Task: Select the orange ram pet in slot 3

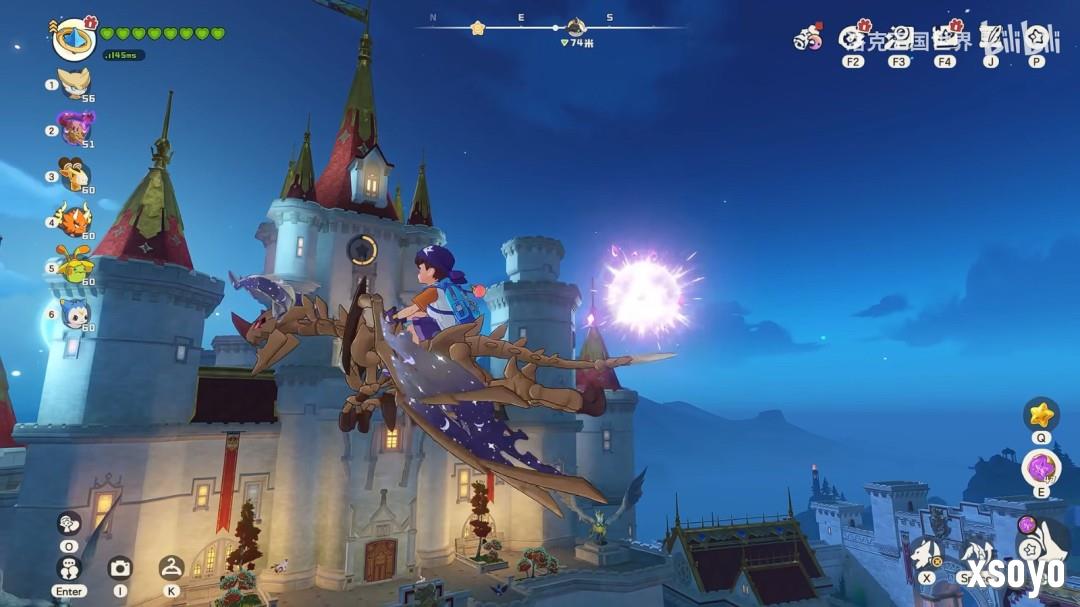Action: [75, 174]
